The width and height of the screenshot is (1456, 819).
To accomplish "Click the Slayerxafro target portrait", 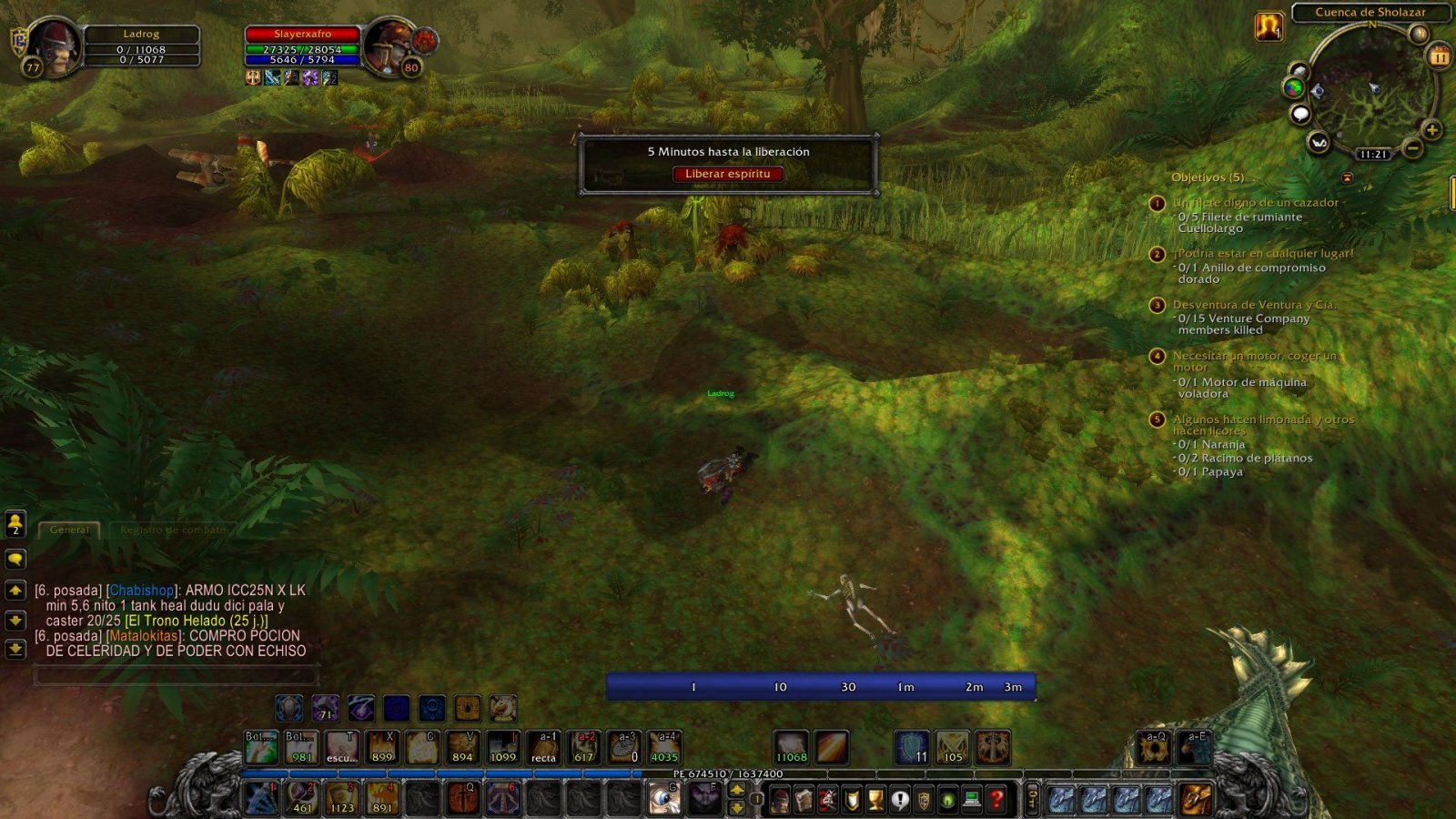I will click(389, 45).
